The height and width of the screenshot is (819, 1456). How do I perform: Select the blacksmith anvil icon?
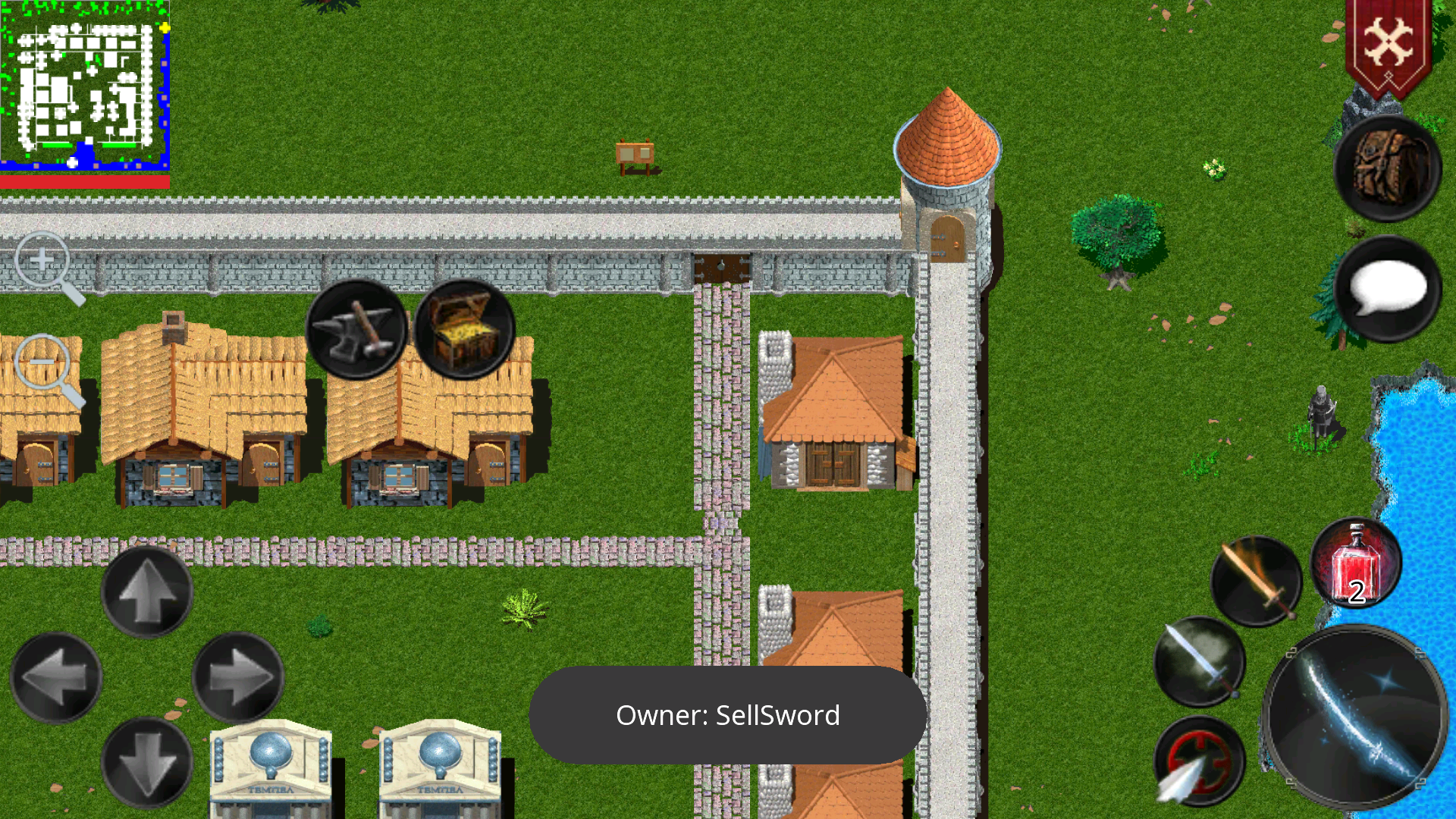point(356,330)
